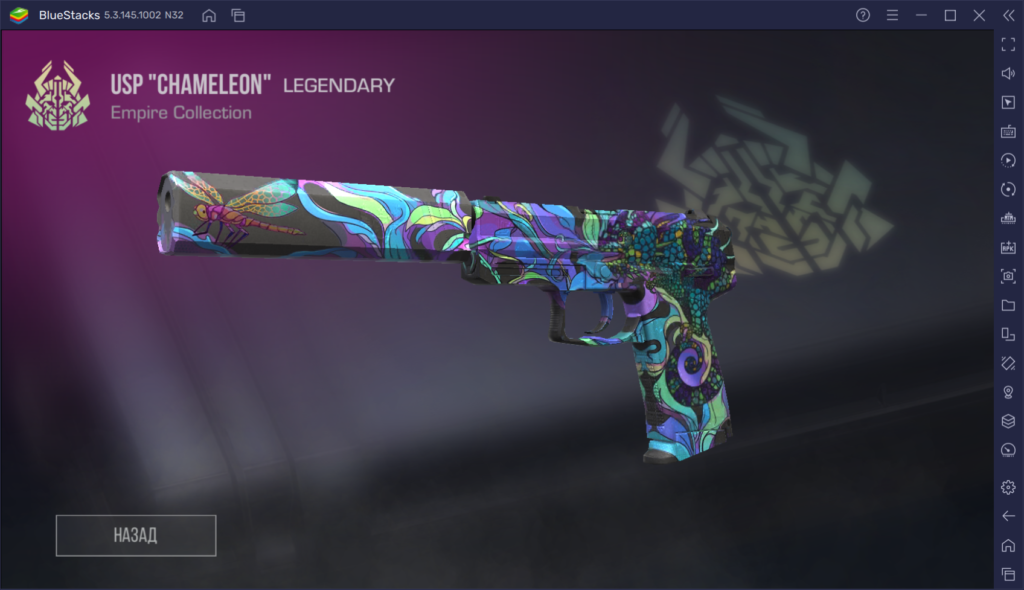1024x590 pixels.
Task: Close the BlueStacks window
Action: point(980,15)
